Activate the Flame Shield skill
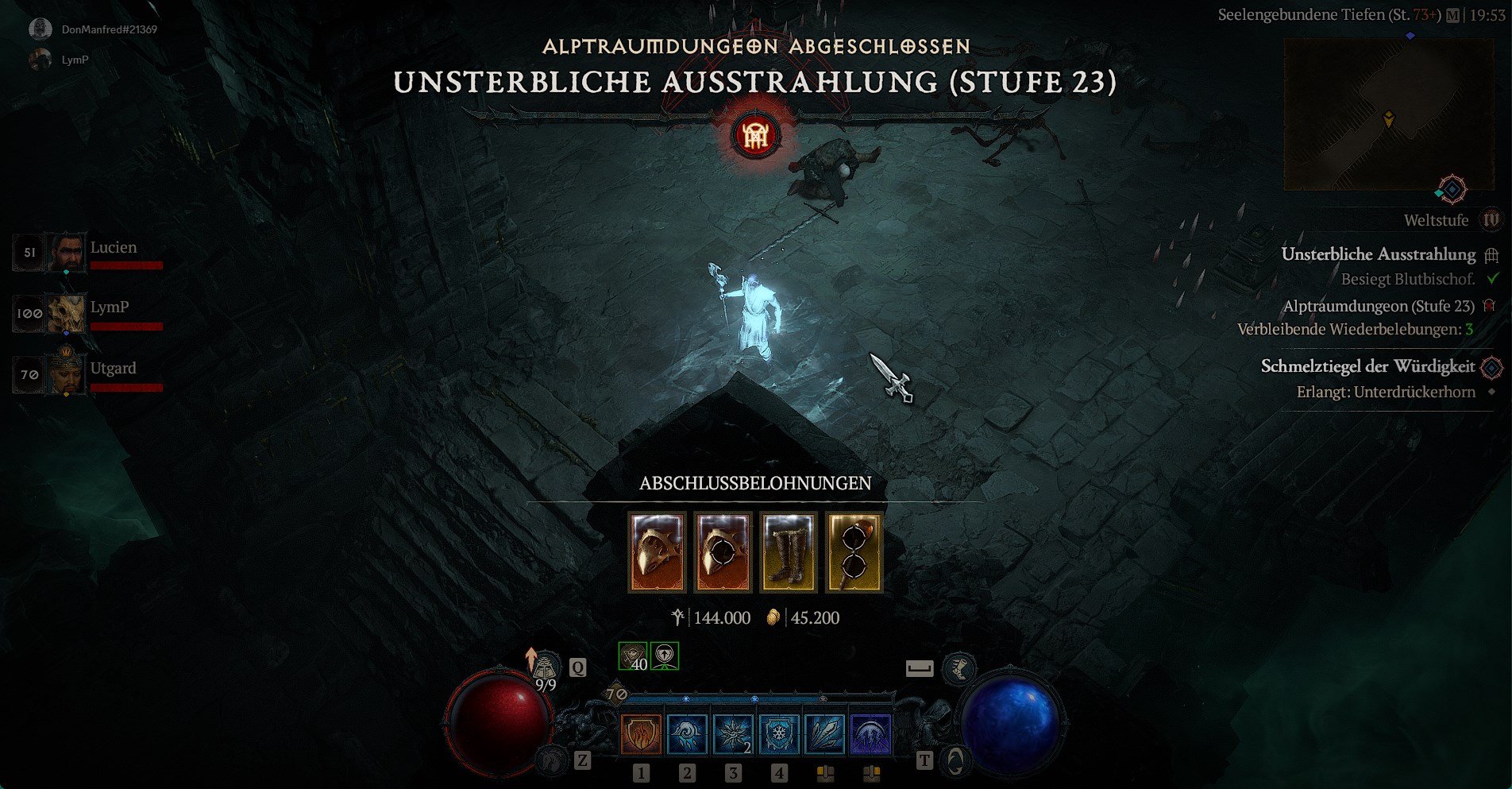Image resolution: width=1512 pixels, height=789 pixels. (x=641, y=733)
